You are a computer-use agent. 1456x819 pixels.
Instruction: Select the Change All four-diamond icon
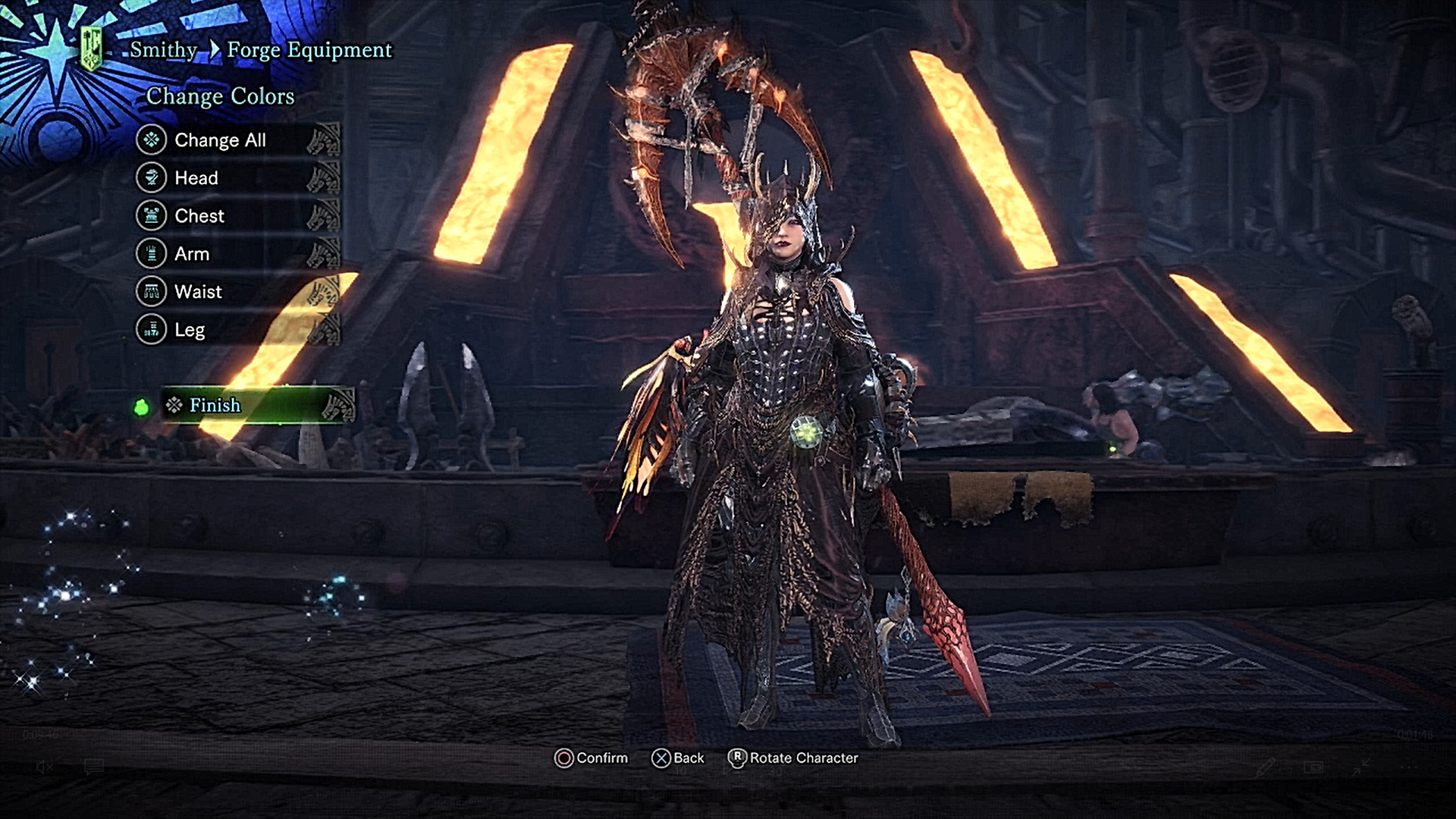click(x=151, y=140)
